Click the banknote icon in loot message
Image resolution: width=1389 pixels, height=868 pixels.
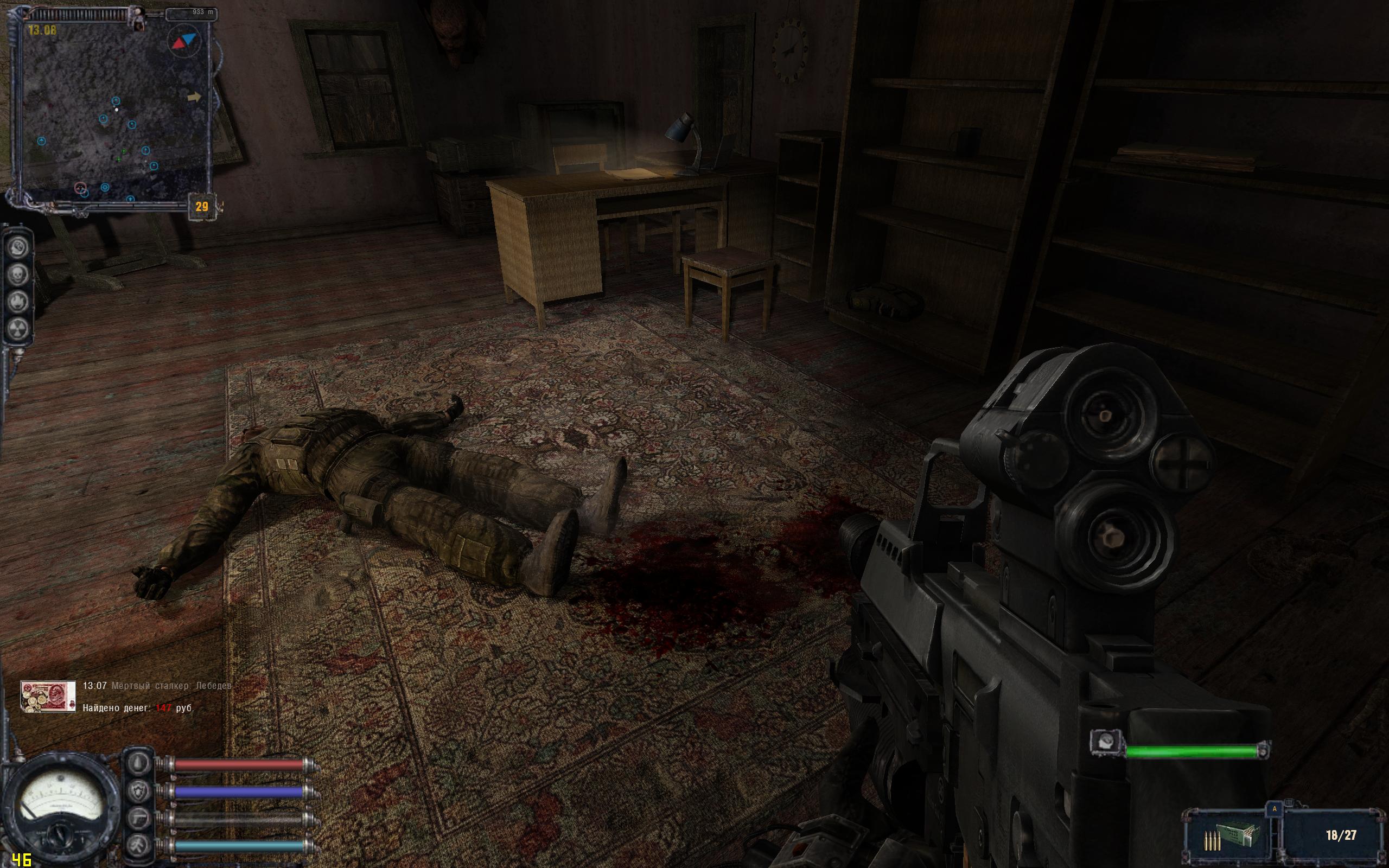[48, 697]
